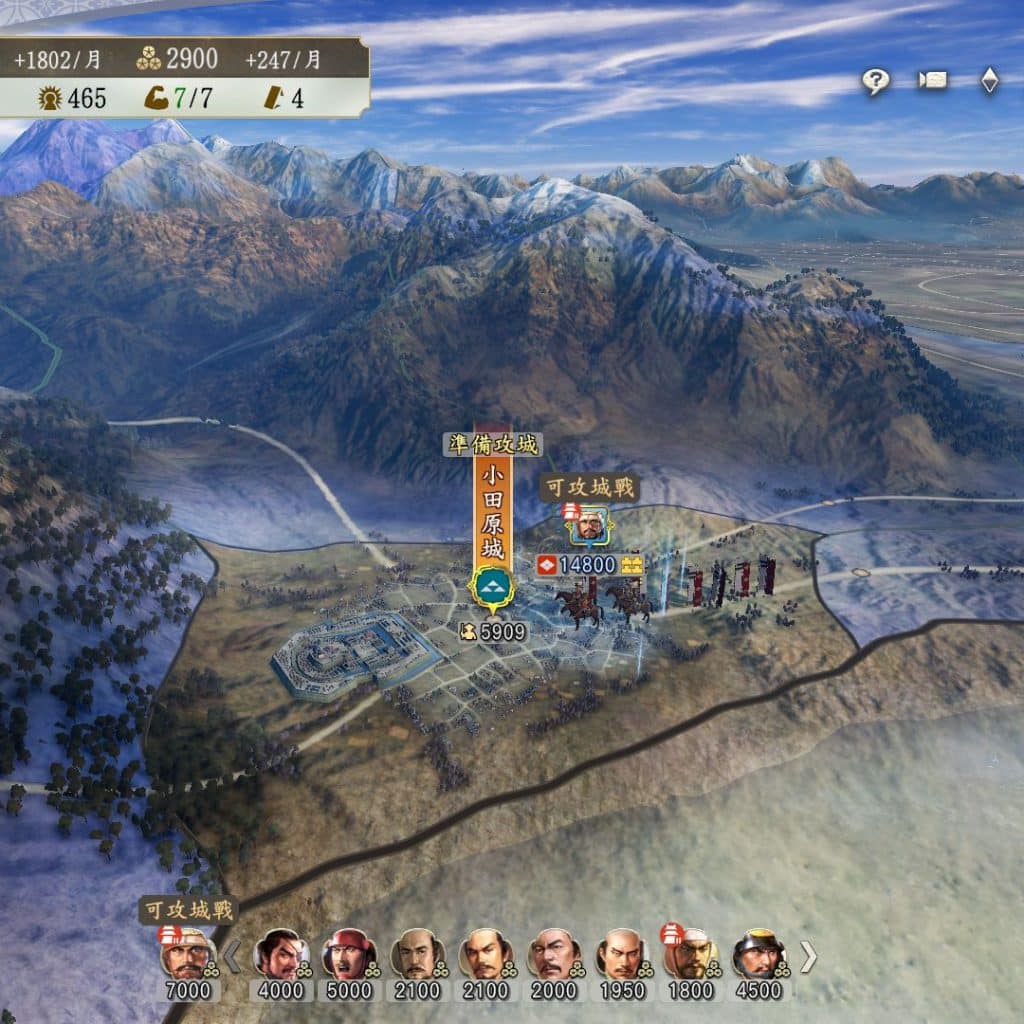
Task: Click the left arrow of officer list
Action: click(231, 958)
